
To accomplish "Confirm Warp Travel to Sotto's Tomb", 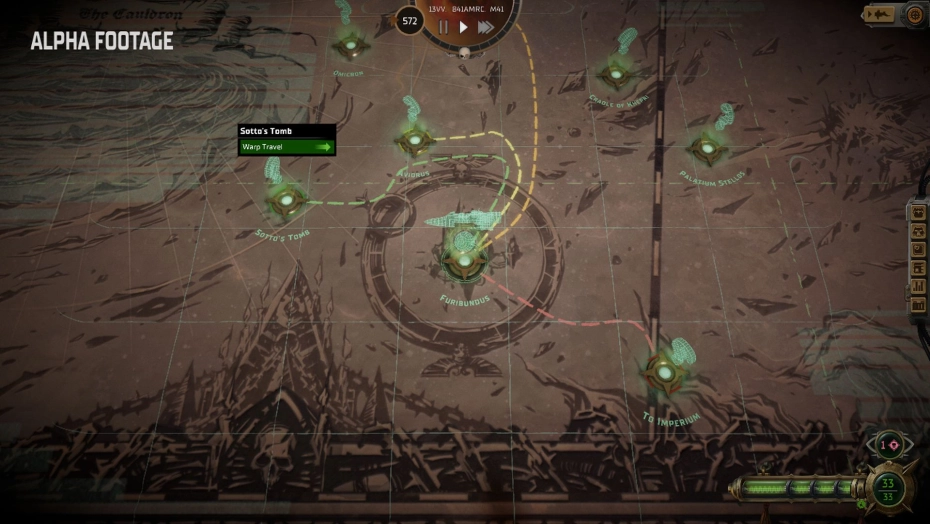I will click(287, 147).
